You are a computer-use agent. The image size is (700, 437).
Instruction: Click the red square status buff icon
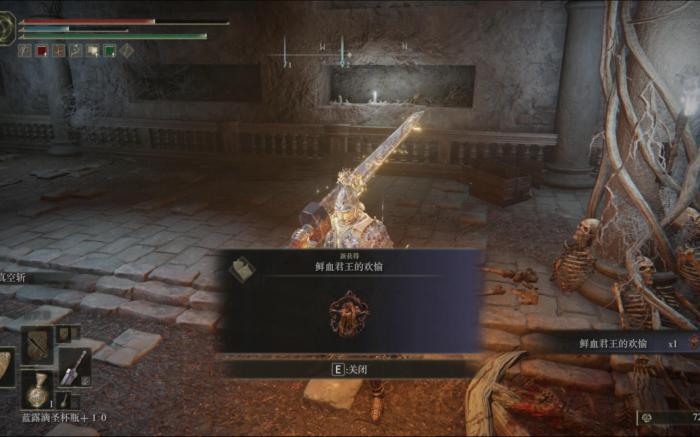point(42,50)
